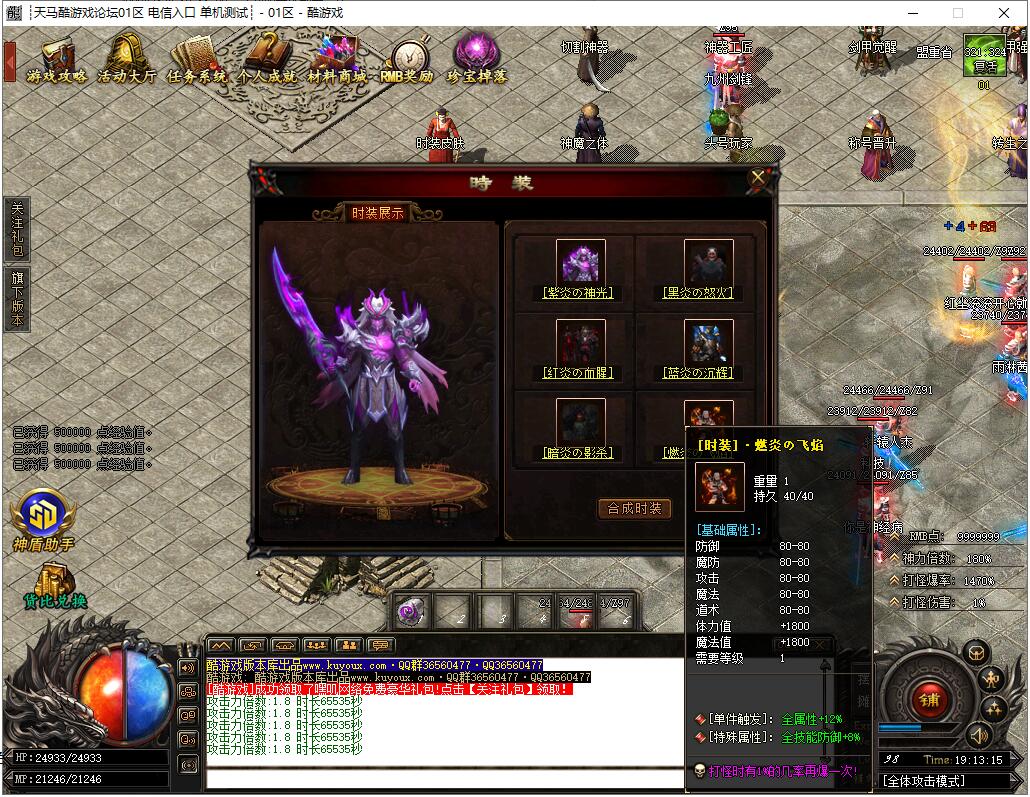Viewport: 1030px width, 797px height.
Task: Open the 游戏攻略 game guide
Action: pyautogui.click(x=57, y=58)
